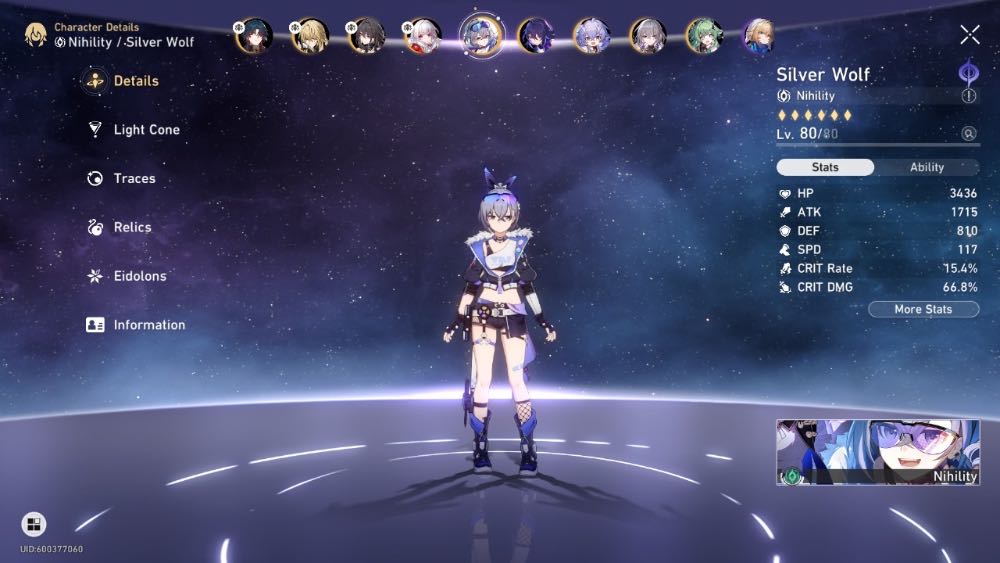Show the Eidolons page

tap(139, 276)
